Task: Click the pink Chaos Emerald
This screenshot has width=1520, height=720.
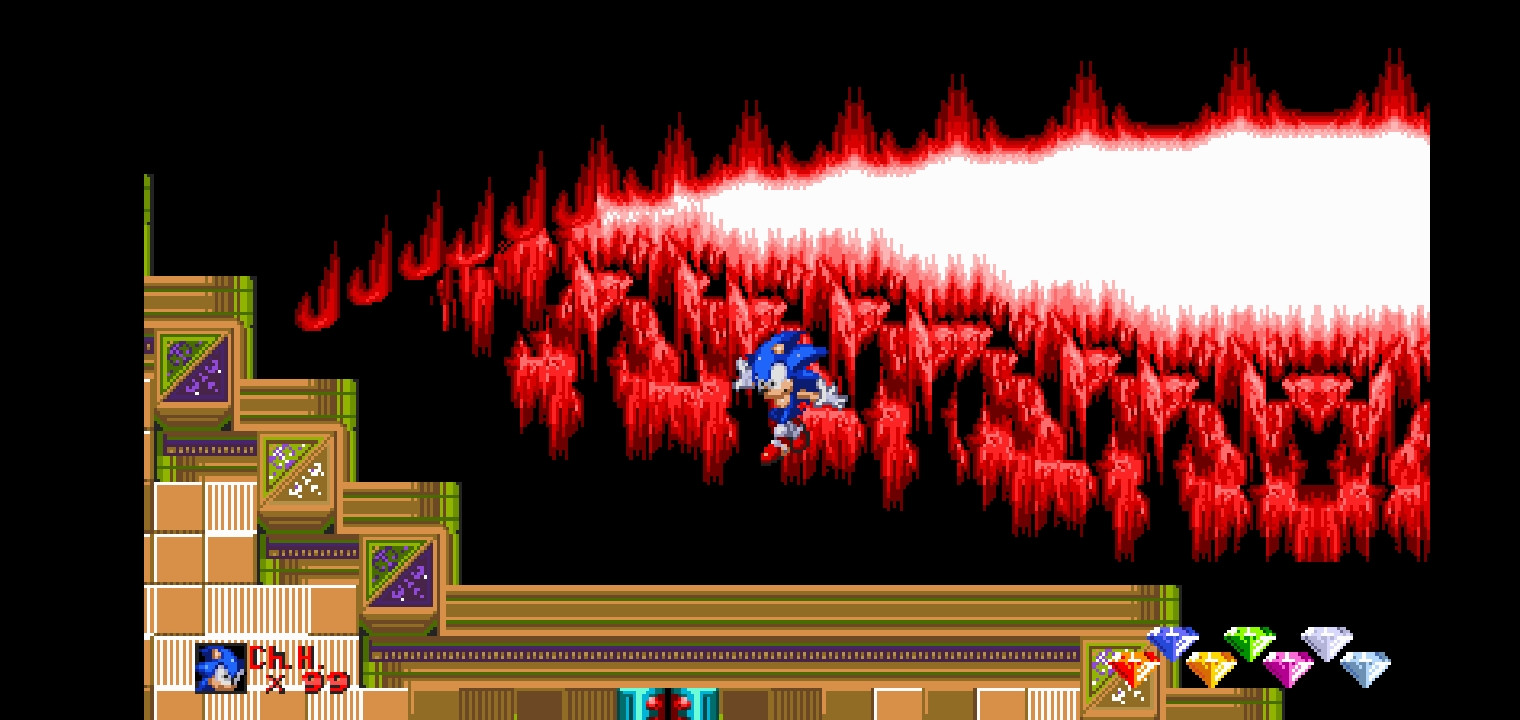Action: 1289,665
